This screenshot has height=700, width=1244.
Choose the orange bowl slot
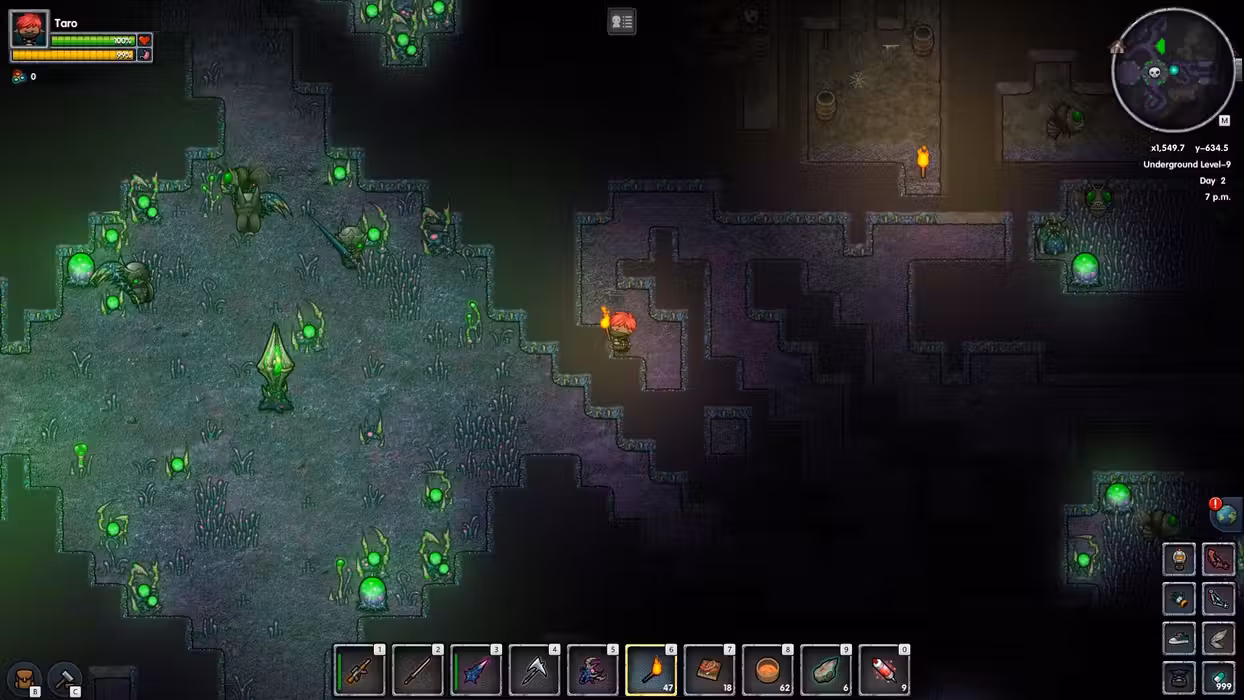point(768,670)
